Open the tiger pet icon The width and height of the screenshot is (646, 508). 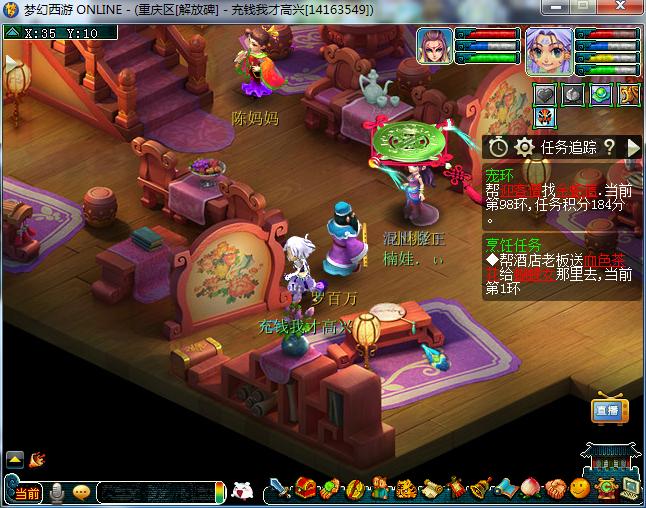[407, 490]
